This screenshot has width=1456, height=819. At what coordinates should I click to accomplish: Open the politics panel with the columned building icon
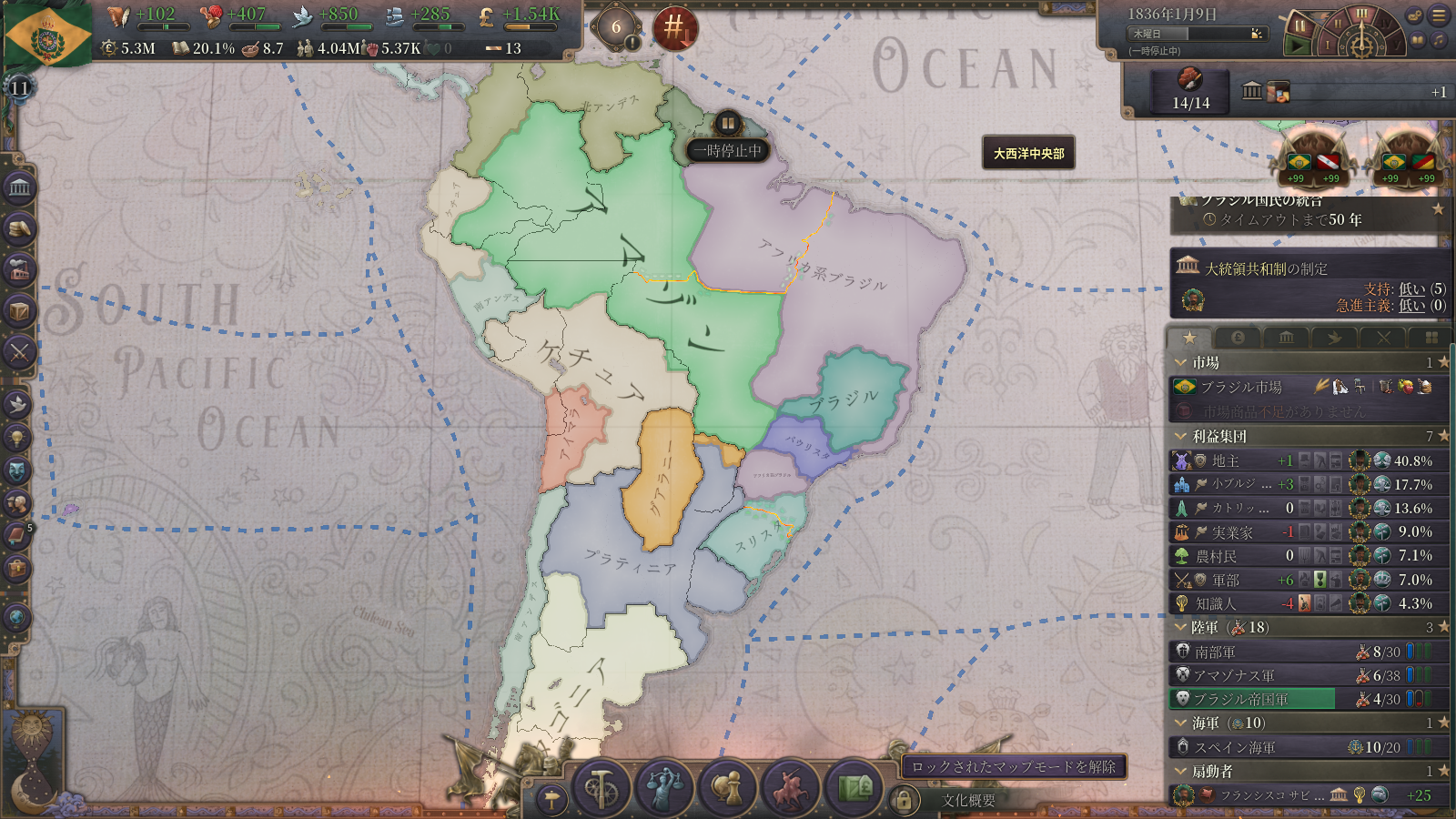point(19,188)
